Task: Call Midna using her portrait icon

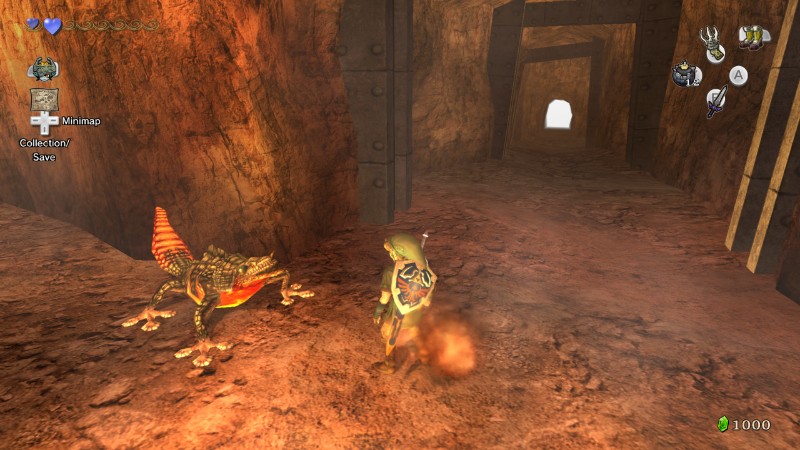Action: (x=43, y=69)
